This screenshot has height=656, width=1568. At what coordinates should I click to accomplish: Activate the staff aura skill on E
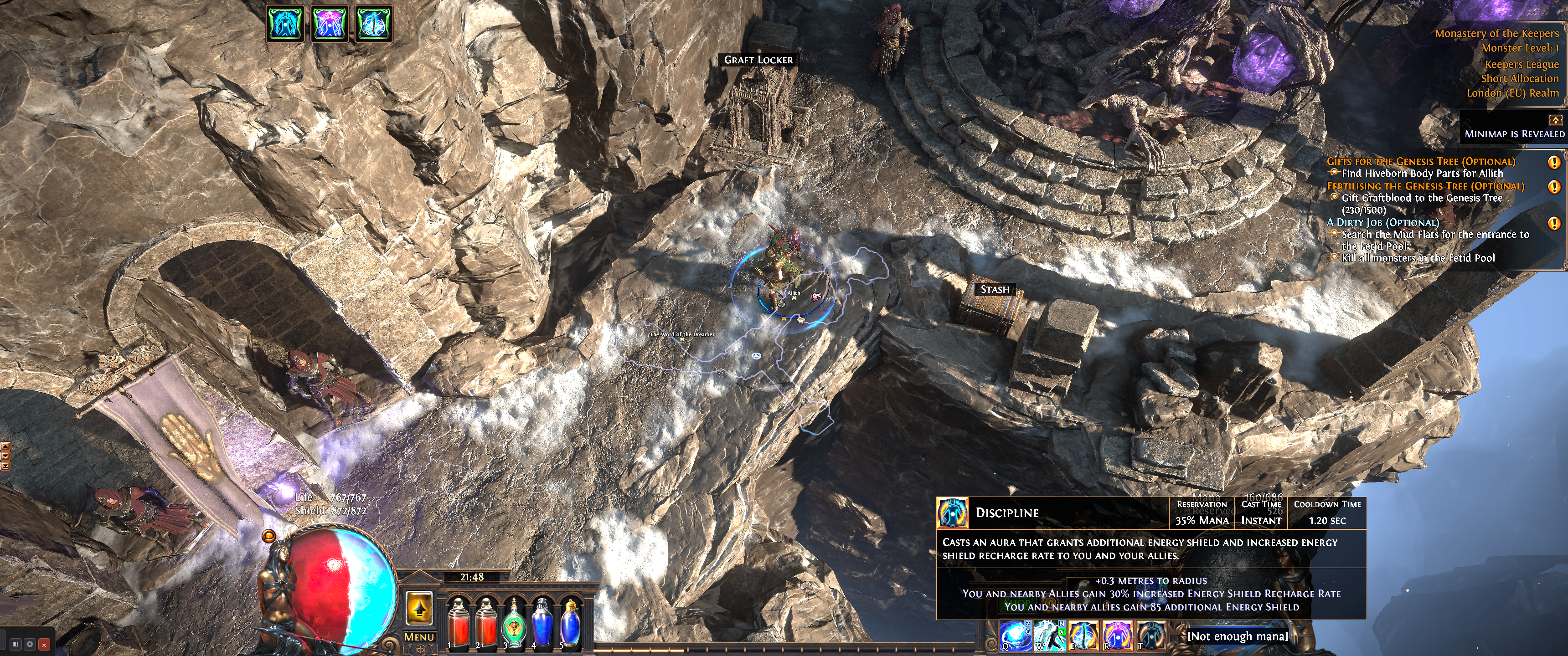(x=1083, y=635)
